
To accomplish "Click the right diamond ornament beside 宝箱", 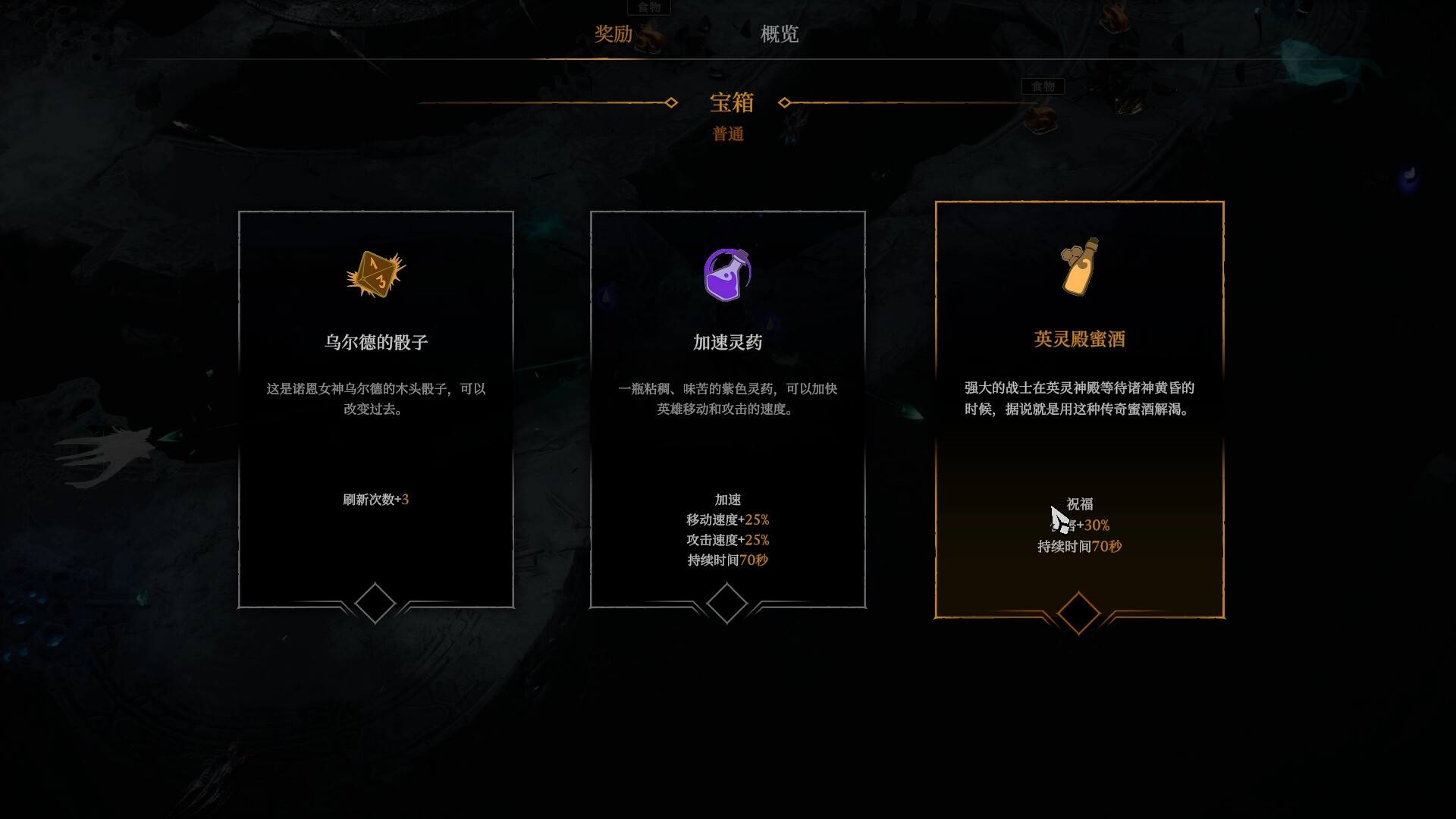I will (x=786, y=103).
